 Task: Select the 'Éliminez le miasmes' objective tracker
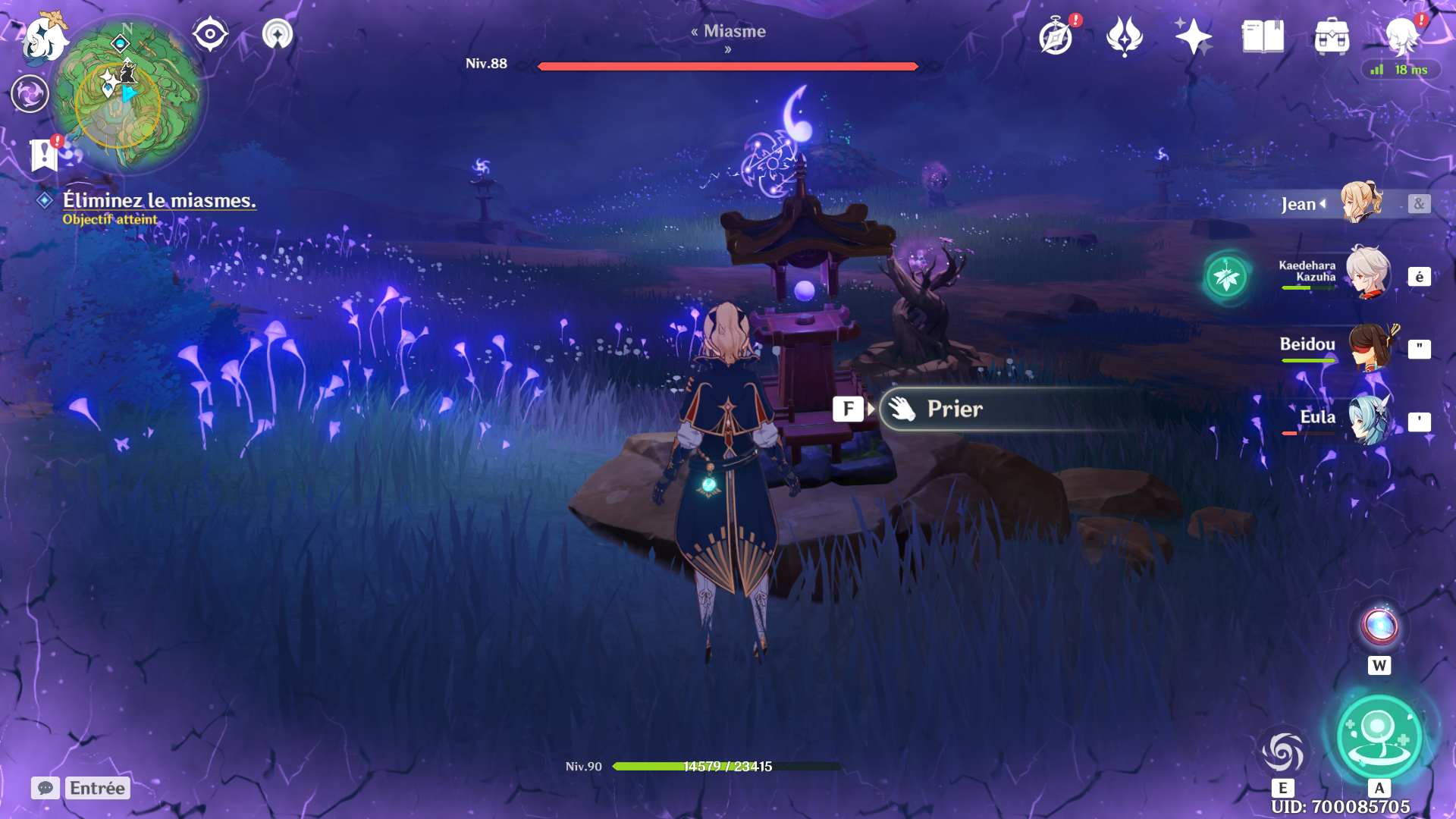pyautogui.click(x=158, y=201)
